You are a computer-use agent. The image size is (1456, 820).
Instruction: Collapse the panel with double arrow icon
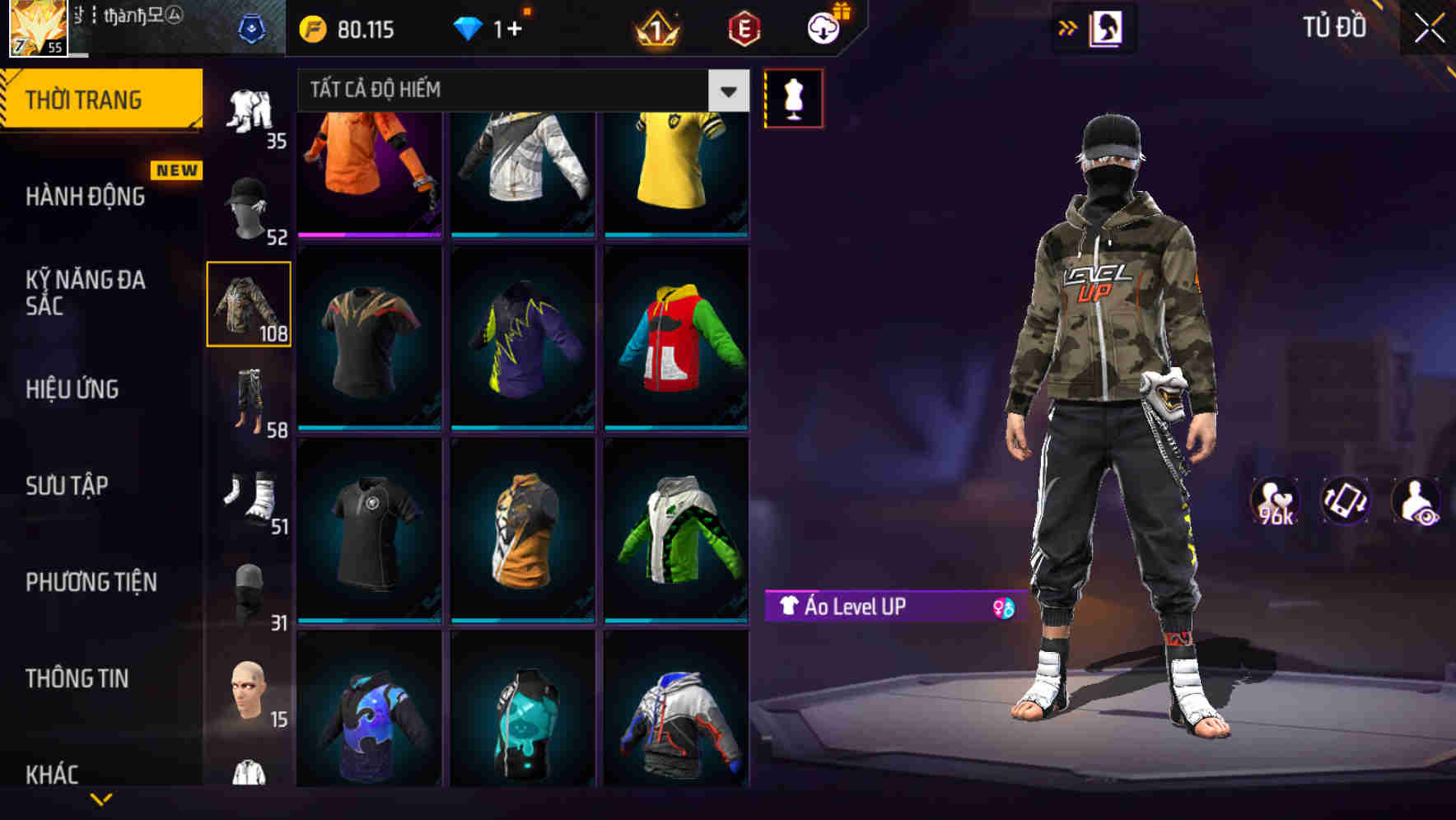(1066, 26)
